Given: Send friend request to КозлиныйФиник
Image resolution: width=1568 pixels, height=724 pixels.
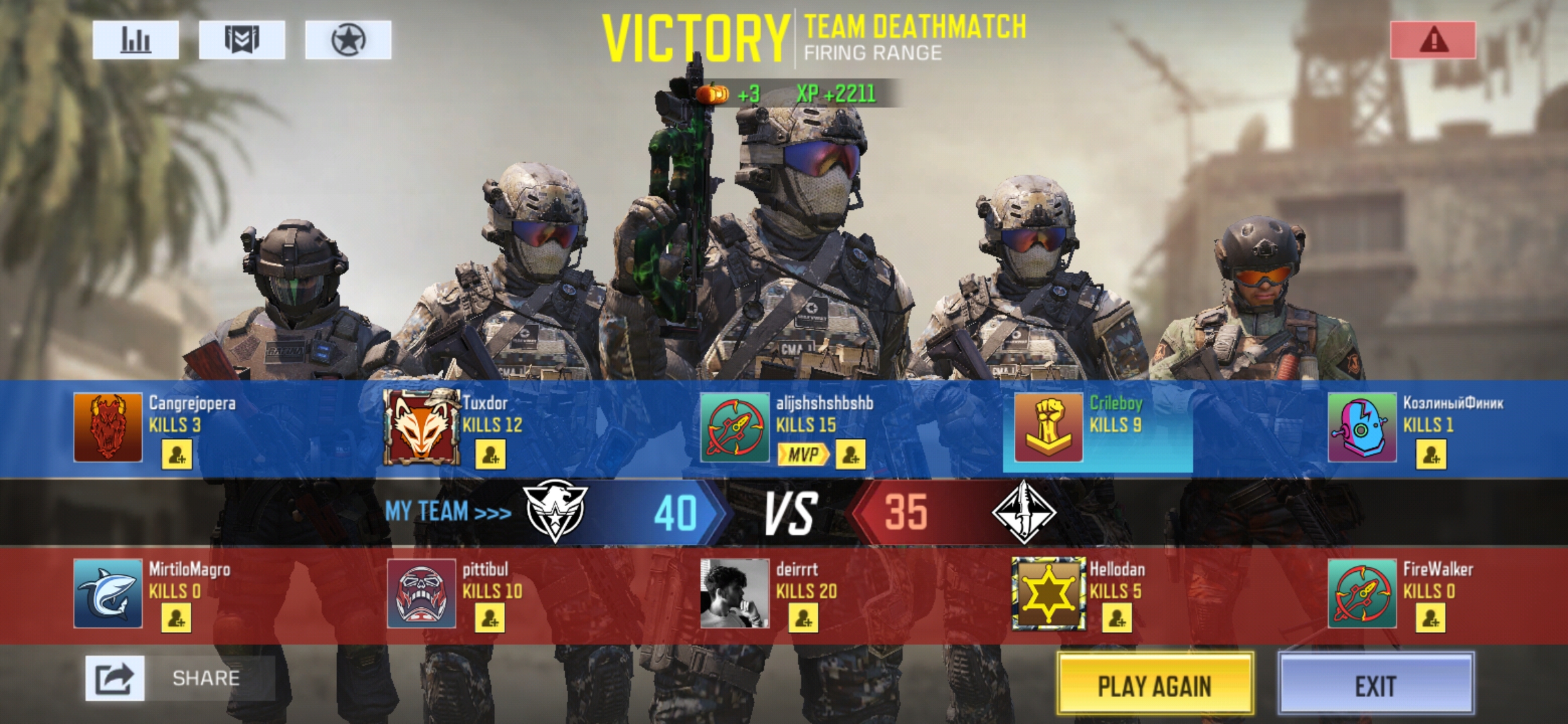Looking at the screenshot, I should coord(1431,455).
